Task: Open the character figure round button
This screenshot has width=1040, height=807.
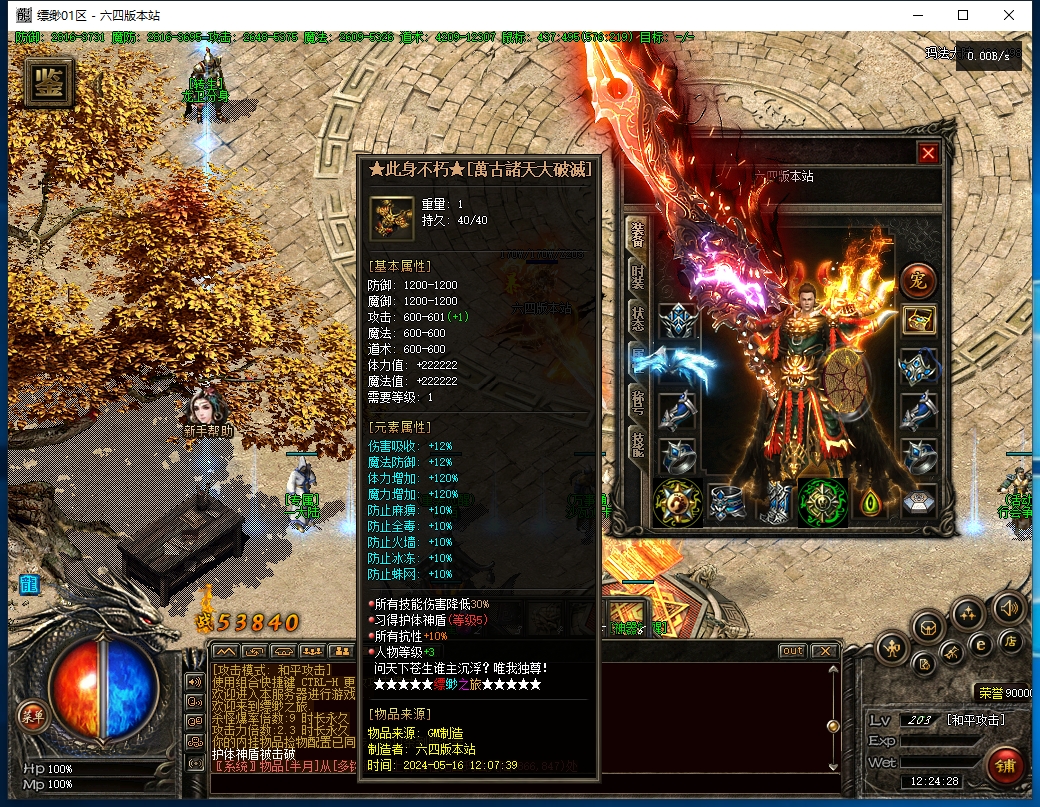Action: (892, 649)
